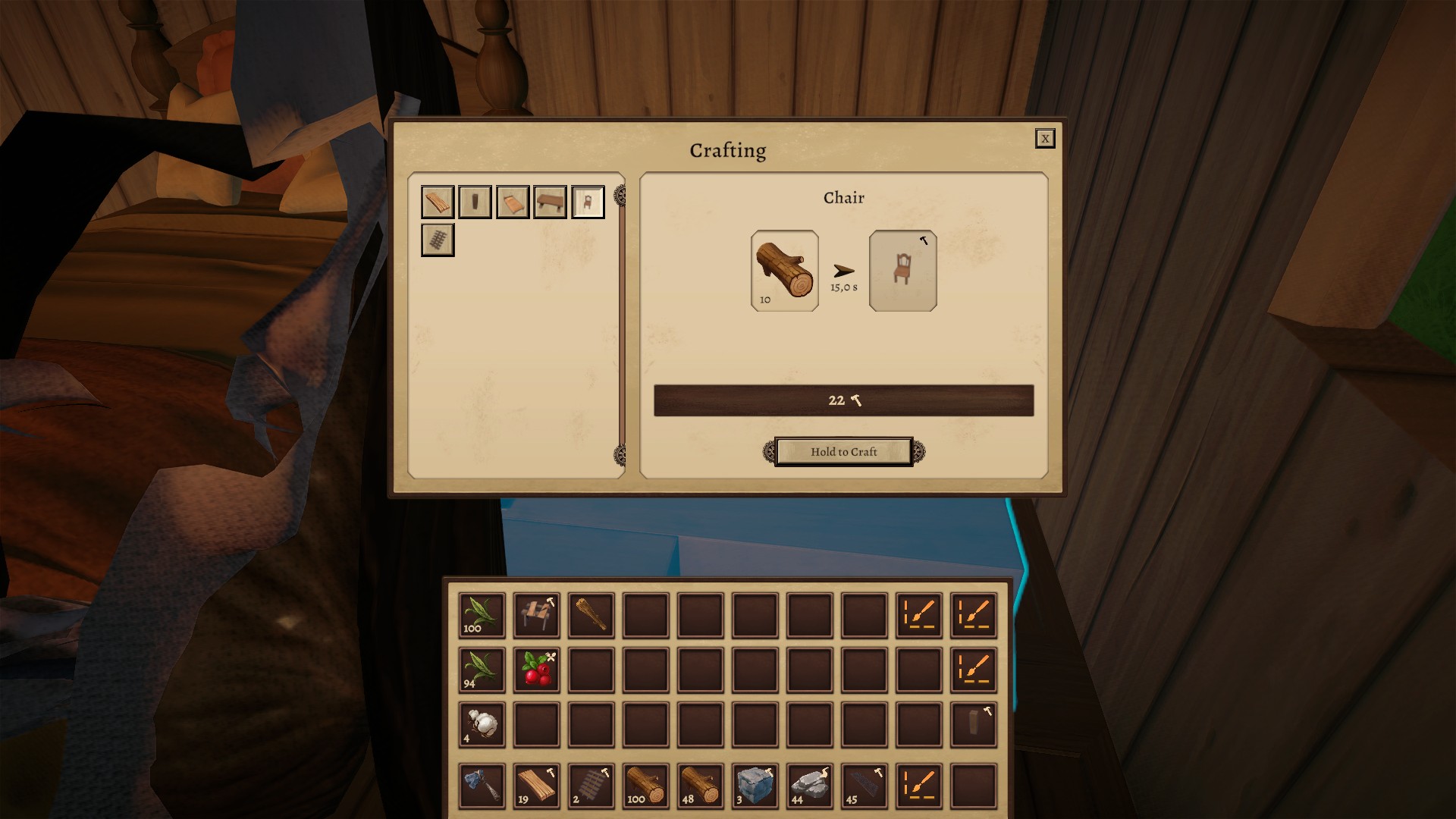Click the log ingredient slot in the recipe
Viewport: 1456px width, 819px height.
tap(784, 271)
